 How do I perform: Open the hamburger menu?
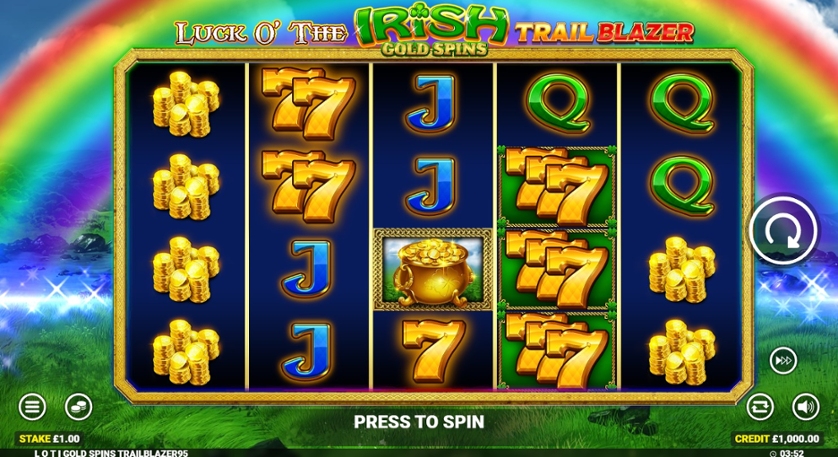point(33,407)
